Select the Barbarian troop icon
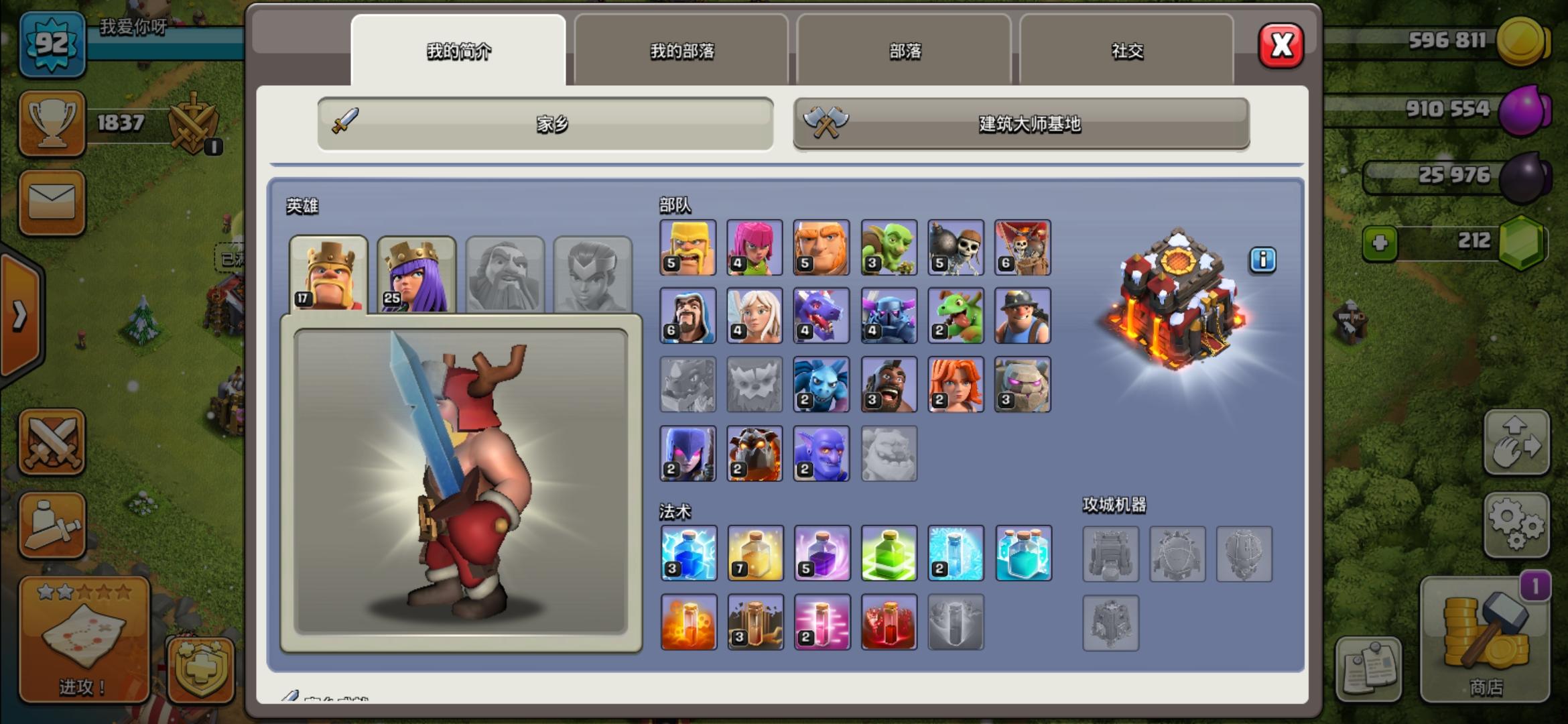This screenshot has width=1568, height=724. click(x=688, y=247)
